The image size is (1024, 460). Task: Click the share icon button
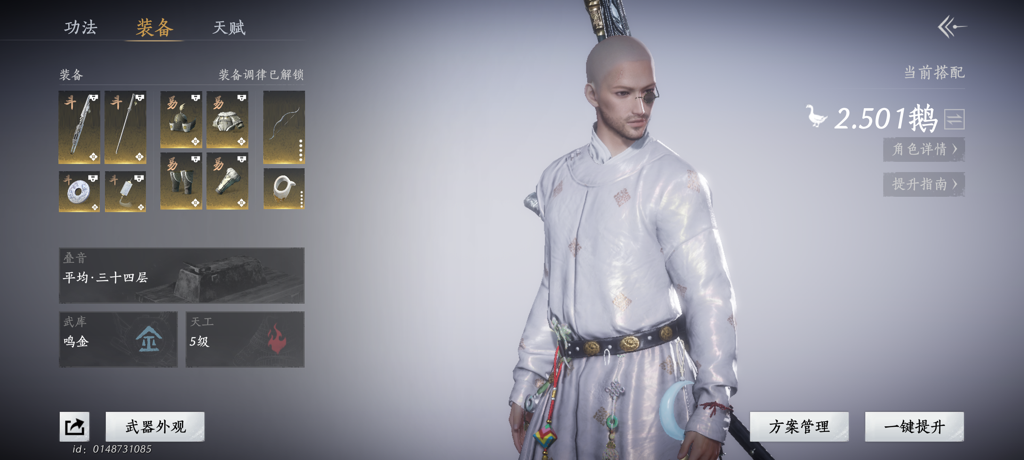74,427
